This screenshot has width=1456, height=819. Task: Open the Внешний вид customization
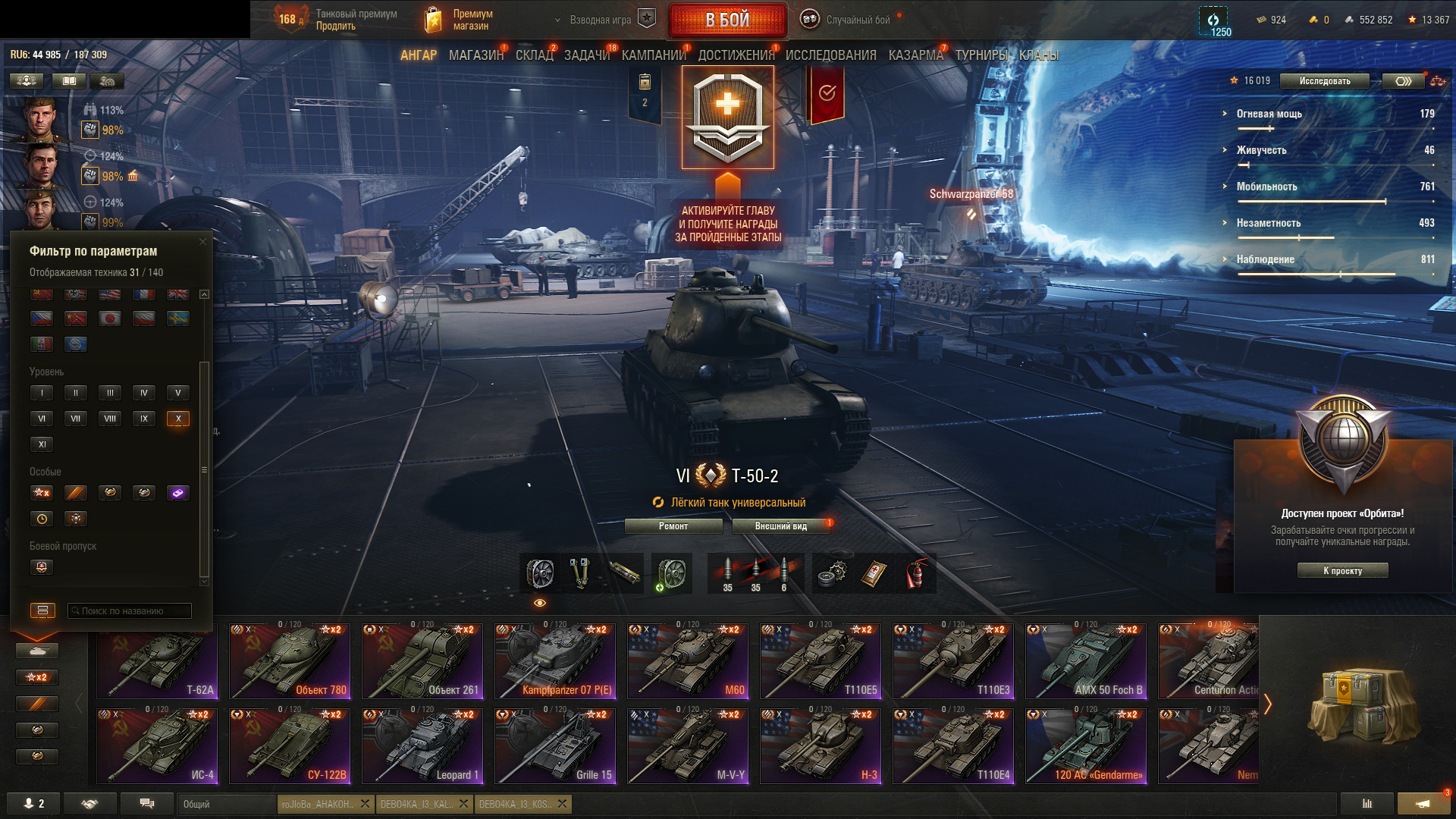pyautogui.click(x=781, y=526)
